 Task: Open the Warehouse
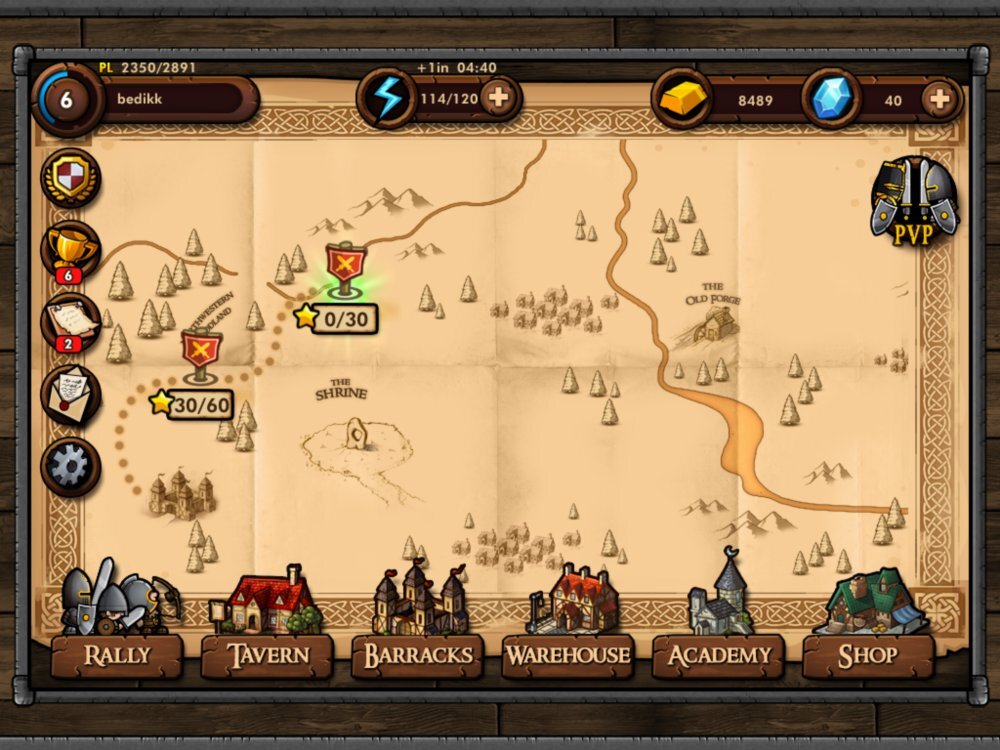(x=567, y=655)
